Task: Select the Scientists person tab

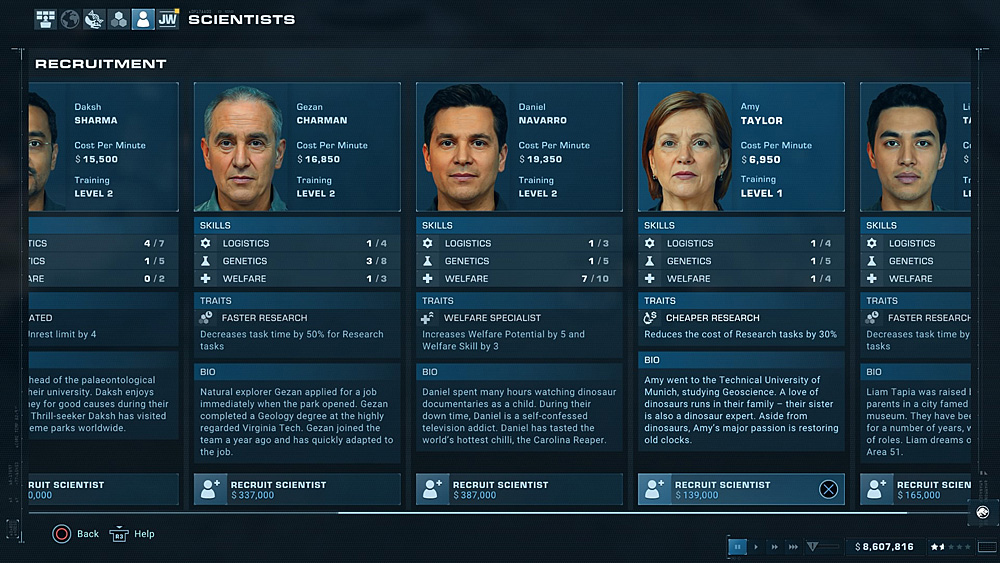Action: pyautogui.click(x=143, y=19)
